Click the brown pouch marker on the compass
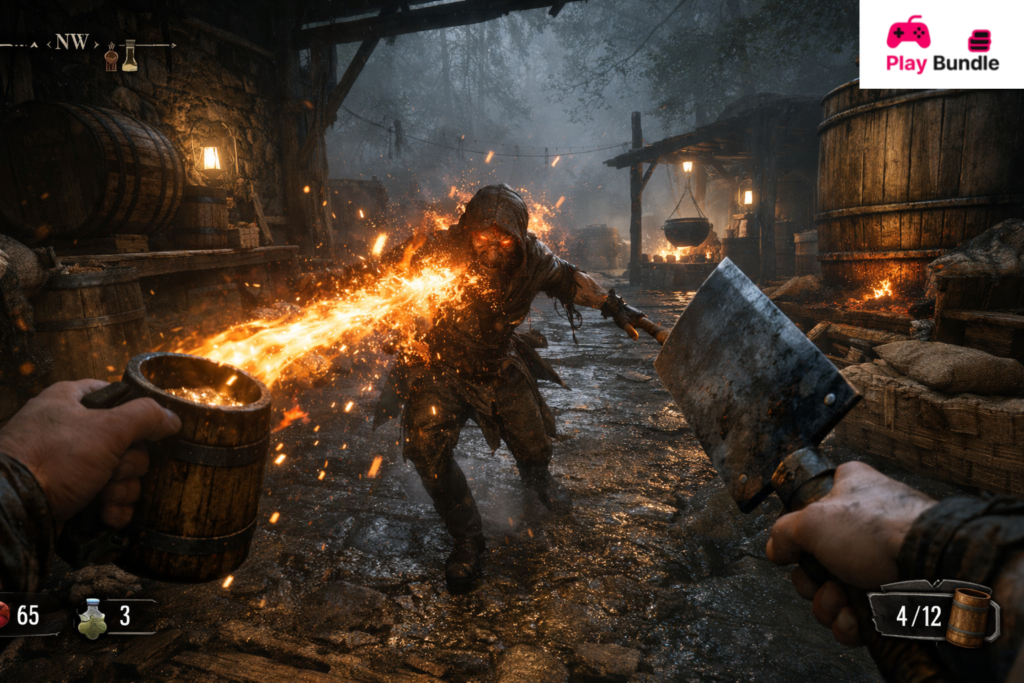 111,60
